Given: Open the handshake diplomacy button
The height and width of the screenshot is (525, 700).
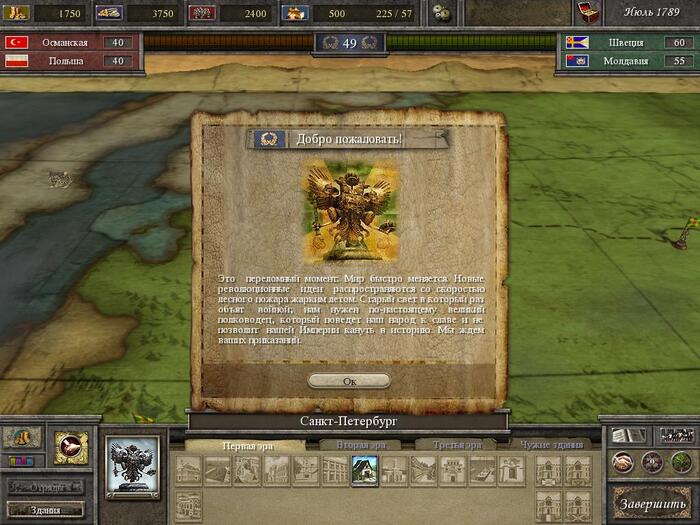Looking at the screenshot, I should click(622, 462).
